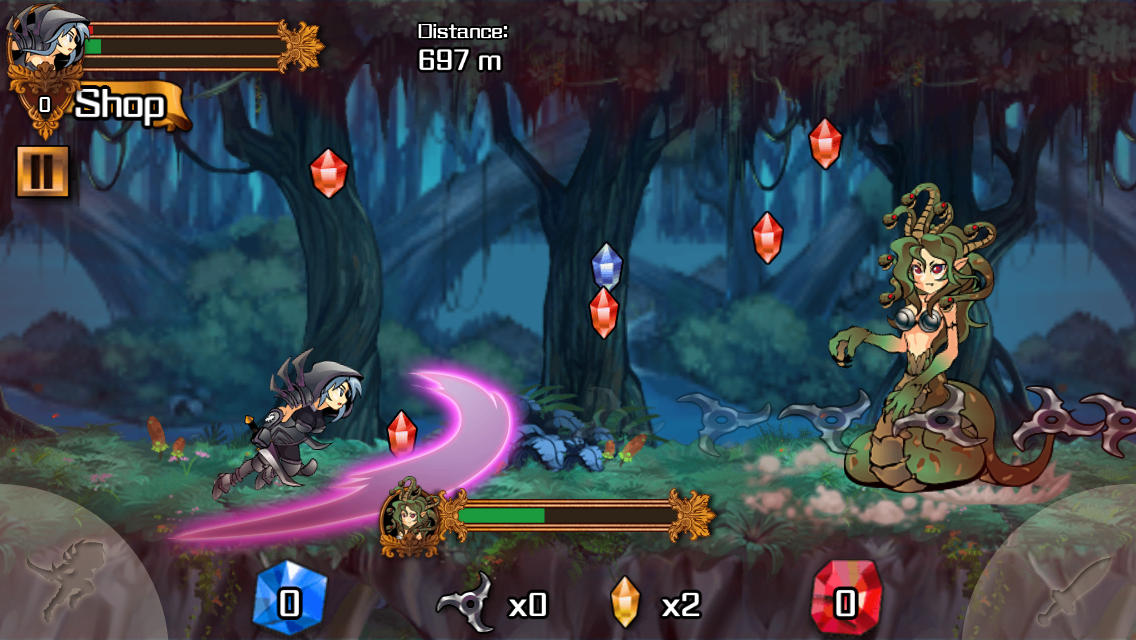Tap the jumping figure control button
1136x640 pixels.
[x=65, y=575]
